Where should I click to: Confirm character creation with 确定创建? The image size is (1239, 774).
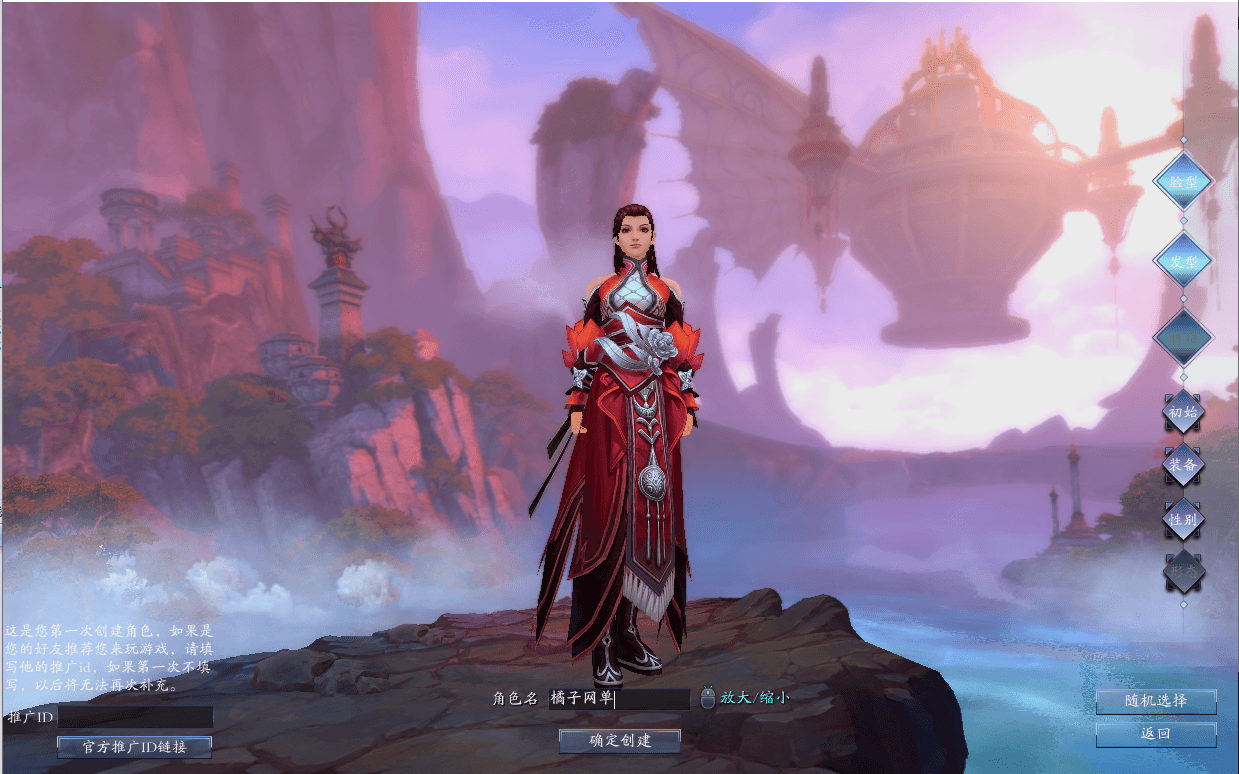620,740
